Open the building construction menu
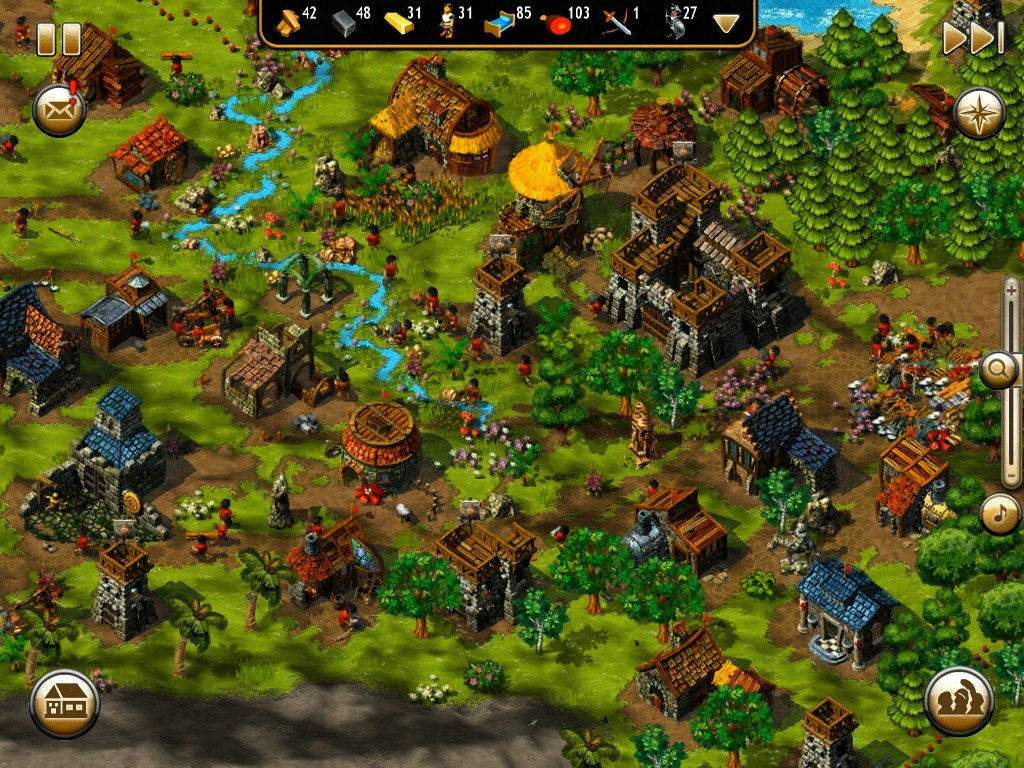The image size is (1024, 768). 65,703
